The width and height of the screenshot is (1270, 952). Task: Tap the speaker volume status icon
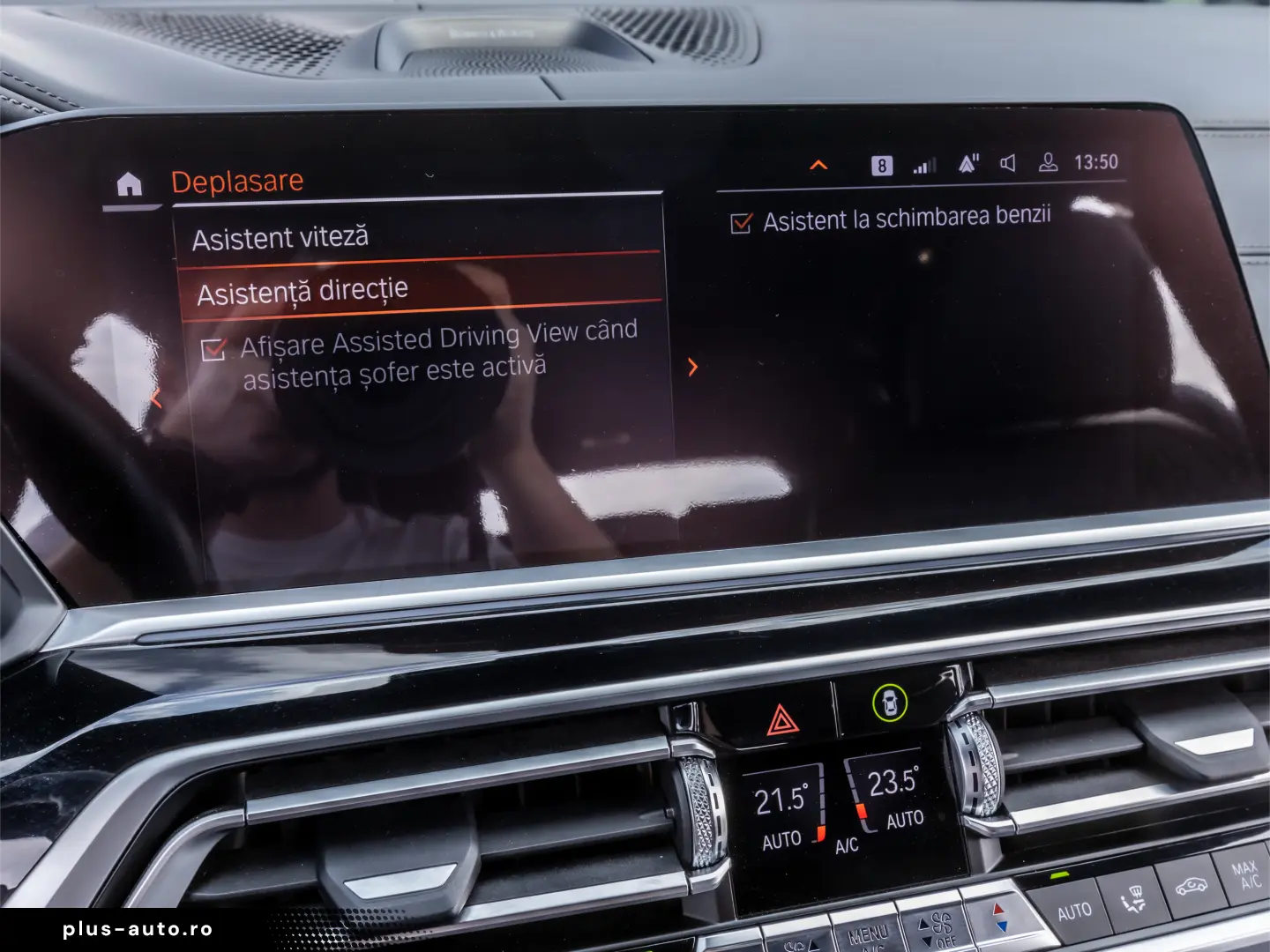coord(1007,162)
